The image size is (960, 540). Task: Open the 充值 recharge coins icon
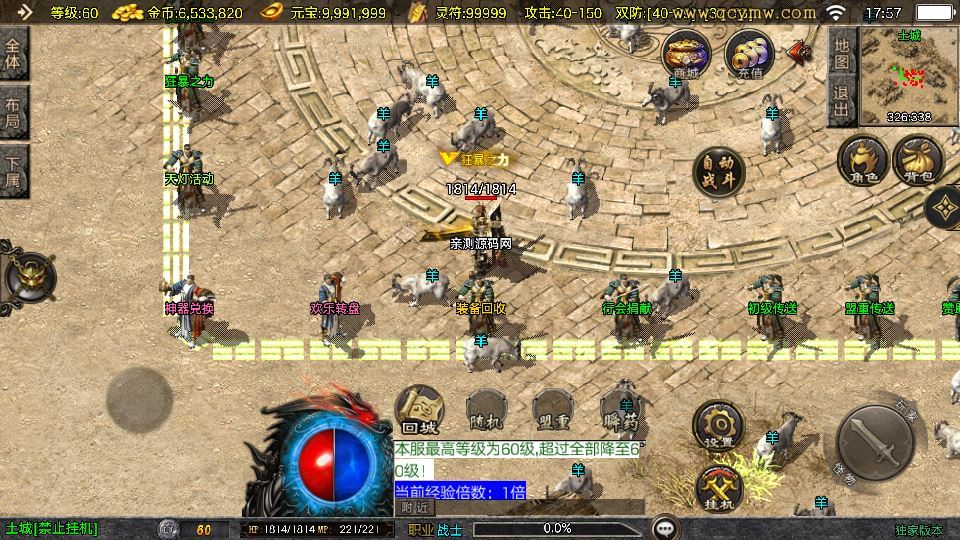click(749, 53)
